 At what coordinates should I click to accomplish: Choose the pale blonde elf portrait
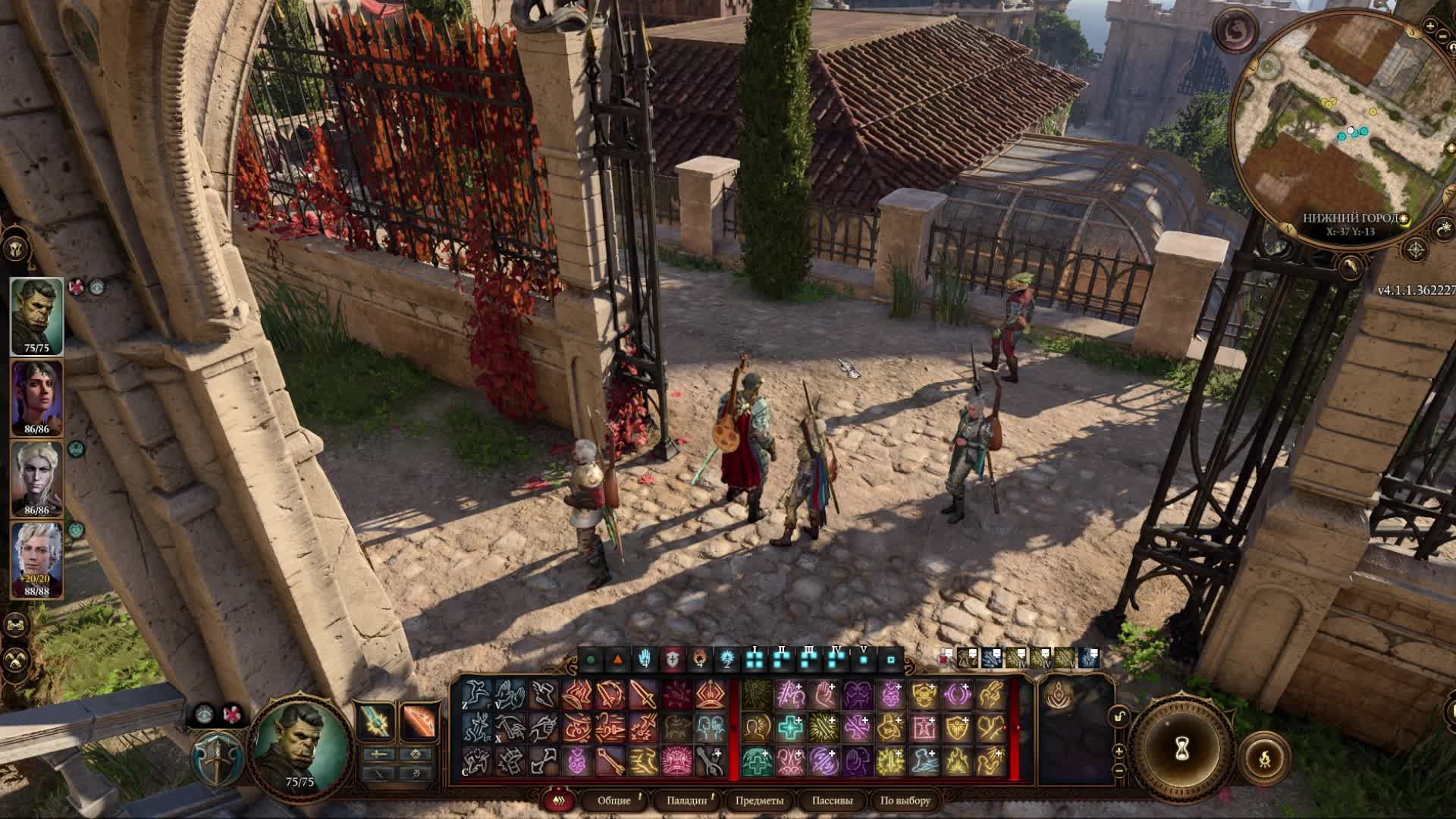click(36, 478)
